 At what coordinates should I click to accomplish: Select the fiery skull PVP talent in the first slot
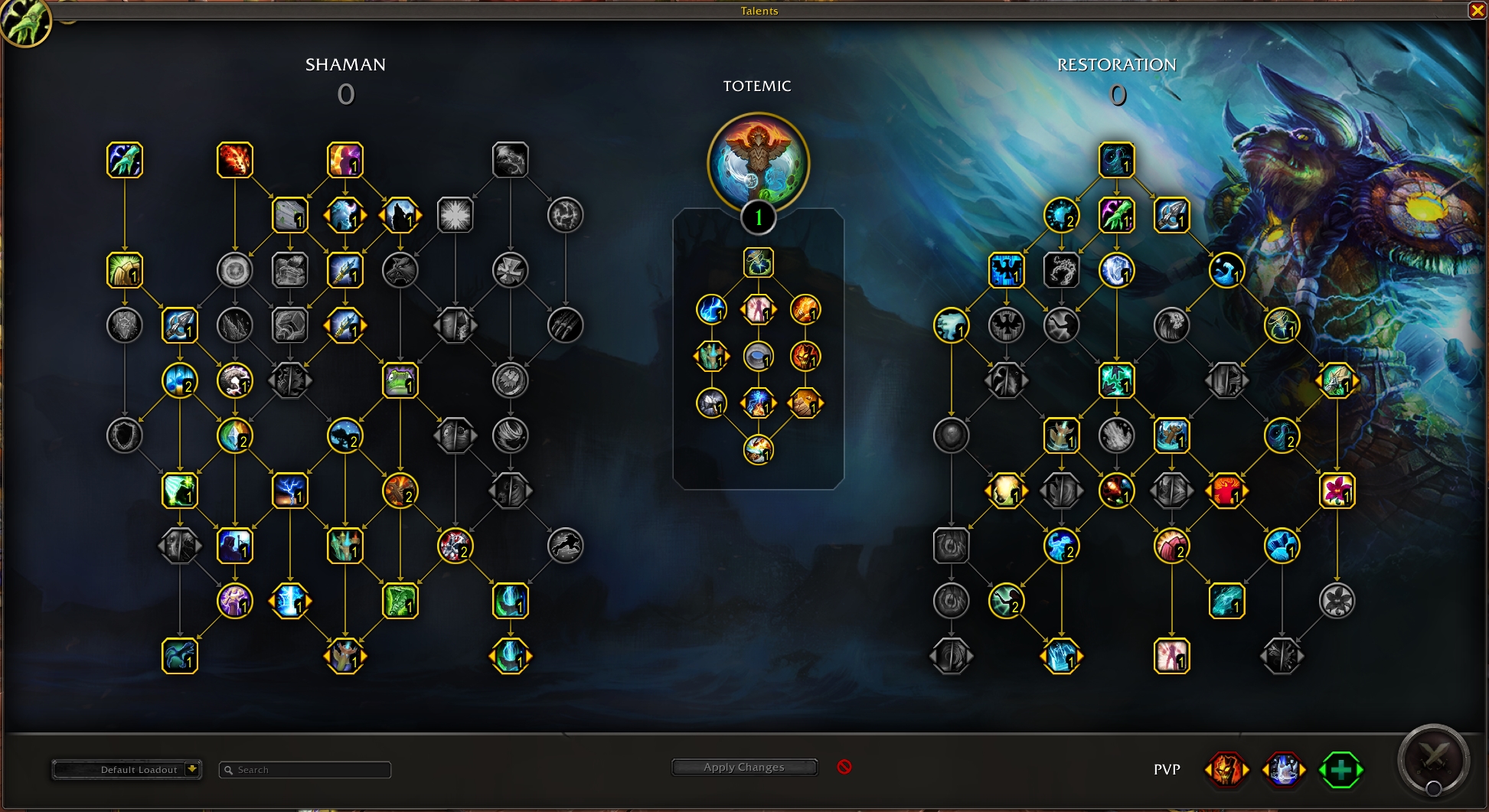point(1226,769)
